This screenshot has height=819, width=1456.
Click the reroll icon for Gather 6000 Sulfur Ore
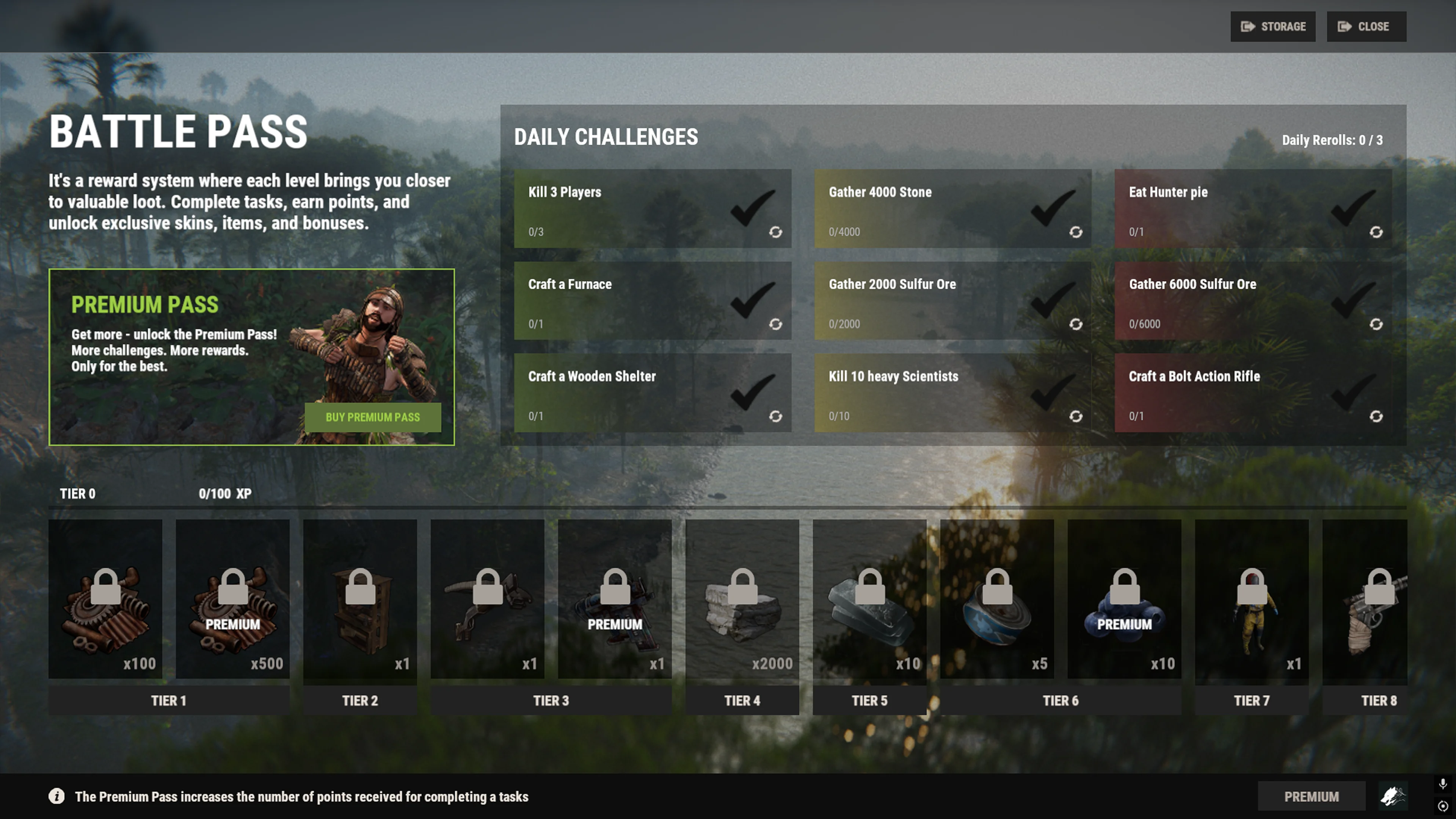click(x=1376, y=324)
